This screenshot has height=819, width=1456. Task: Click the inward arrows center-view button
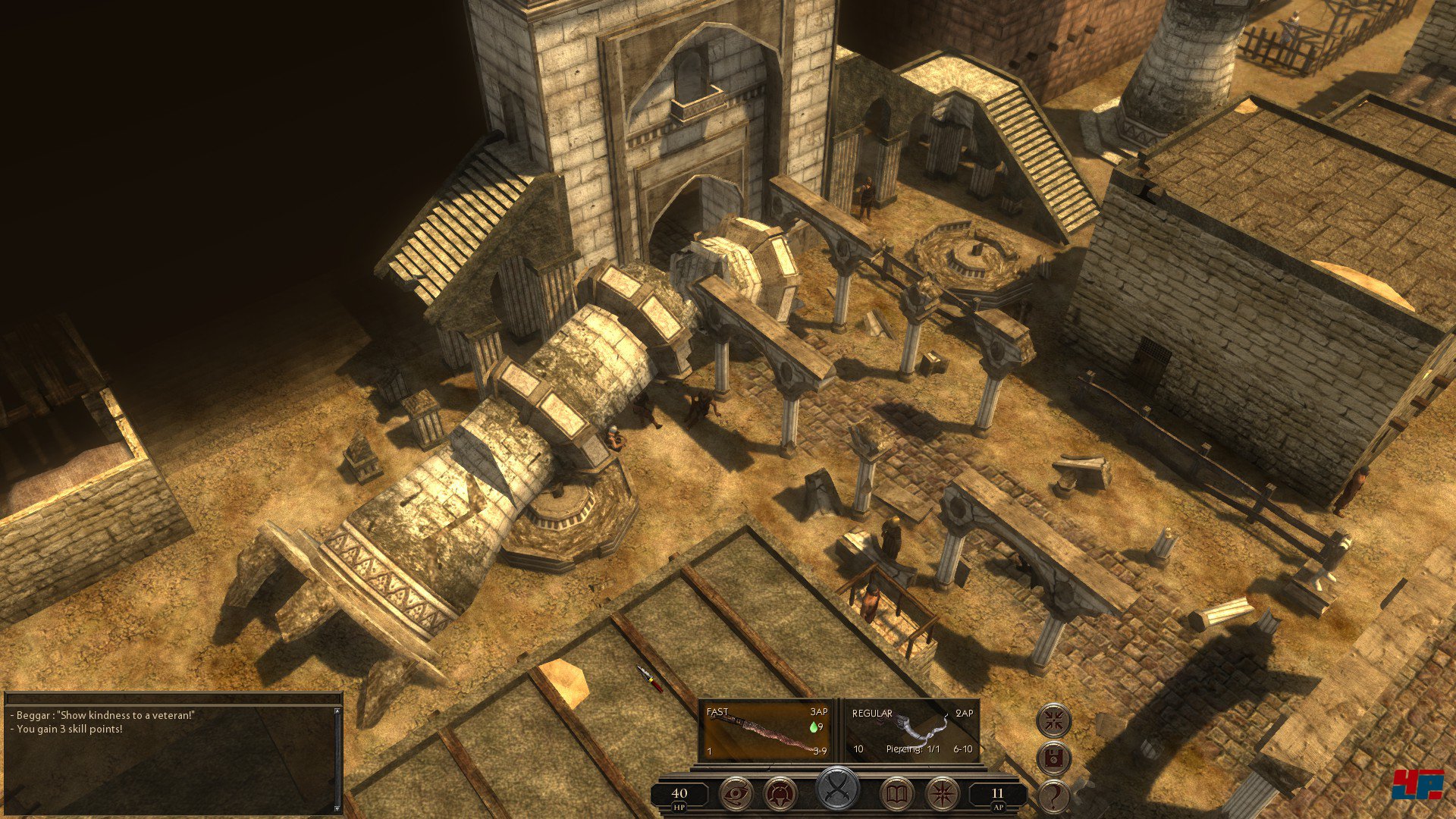pos(1053,720)
